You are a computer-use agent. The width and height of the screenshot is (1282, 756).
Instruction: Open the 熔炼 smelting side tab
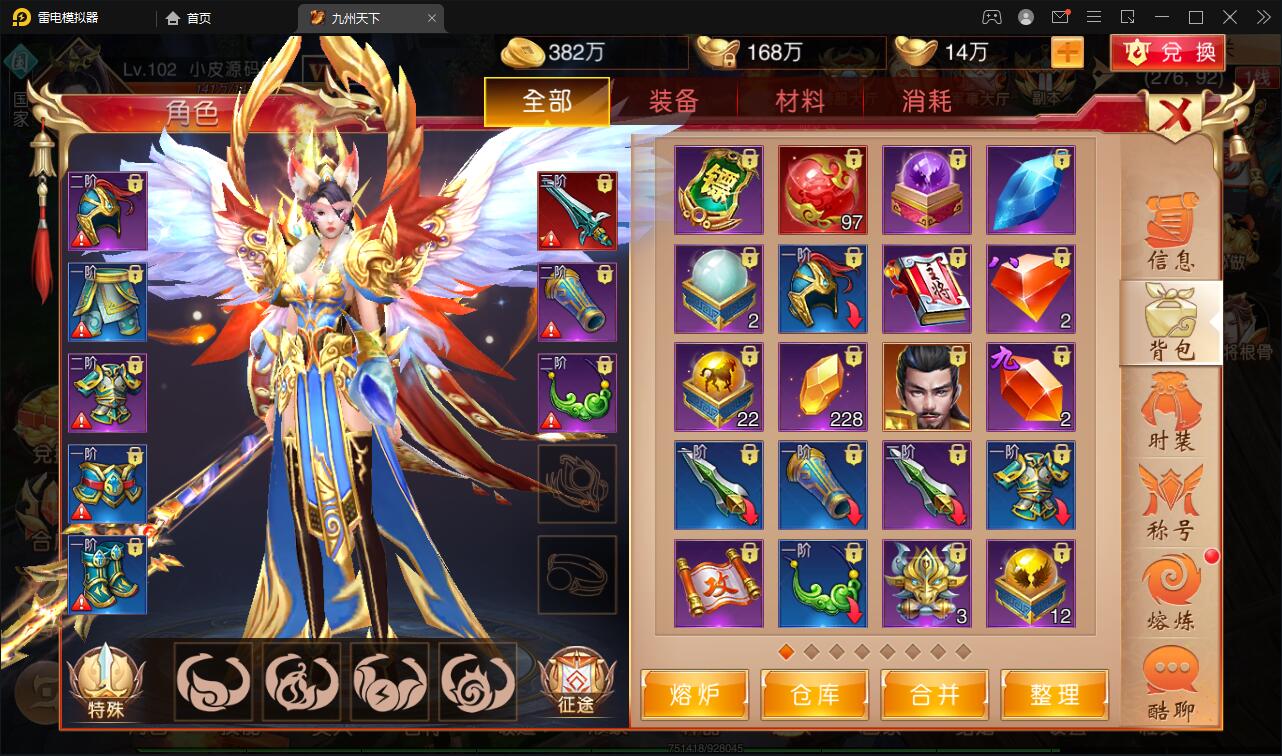(x=1171, y=593)
